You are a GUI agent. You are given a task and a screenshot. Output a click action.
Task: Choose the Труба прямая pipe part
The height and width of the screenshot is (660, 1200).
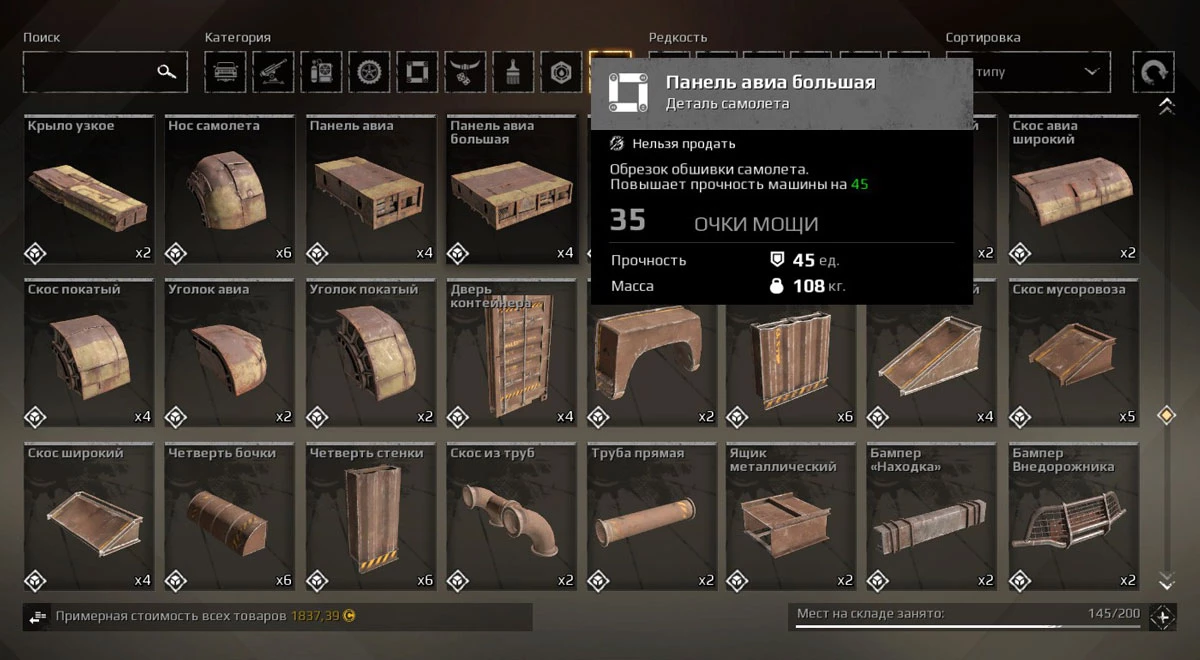click(652, 517)
